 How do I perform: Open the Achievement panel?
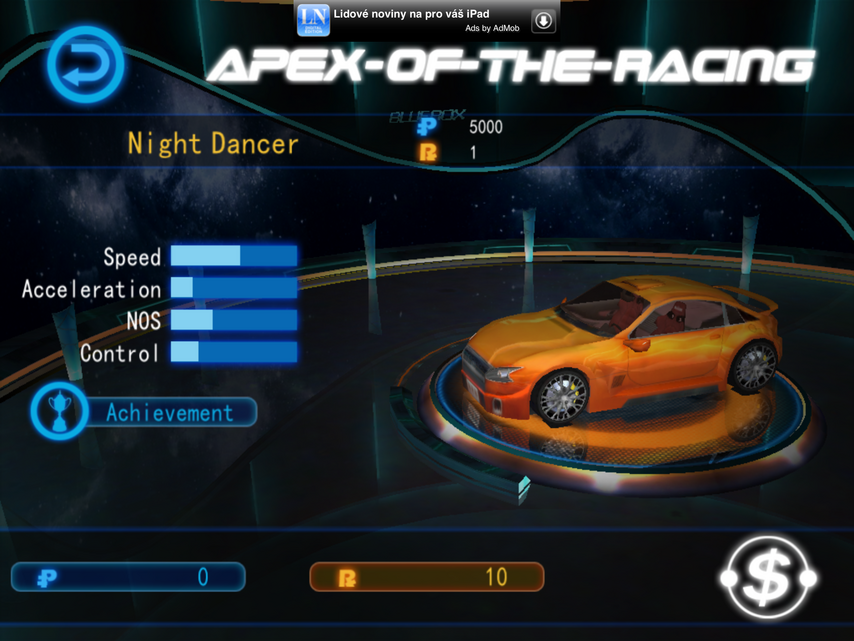click(x=145, y=412)
